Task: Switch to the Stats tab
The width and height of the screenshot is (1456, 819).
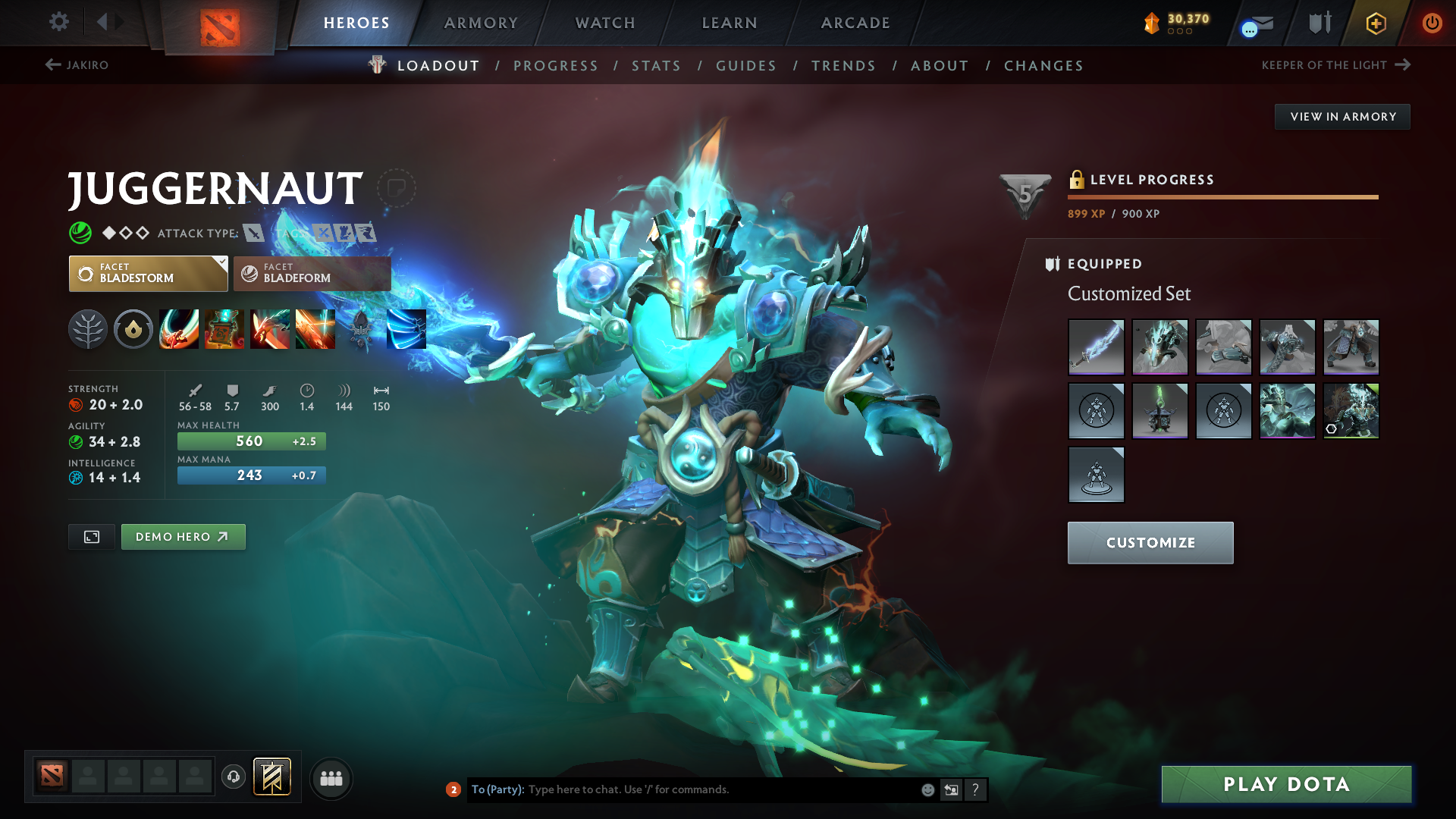Action: pos(656,65)
